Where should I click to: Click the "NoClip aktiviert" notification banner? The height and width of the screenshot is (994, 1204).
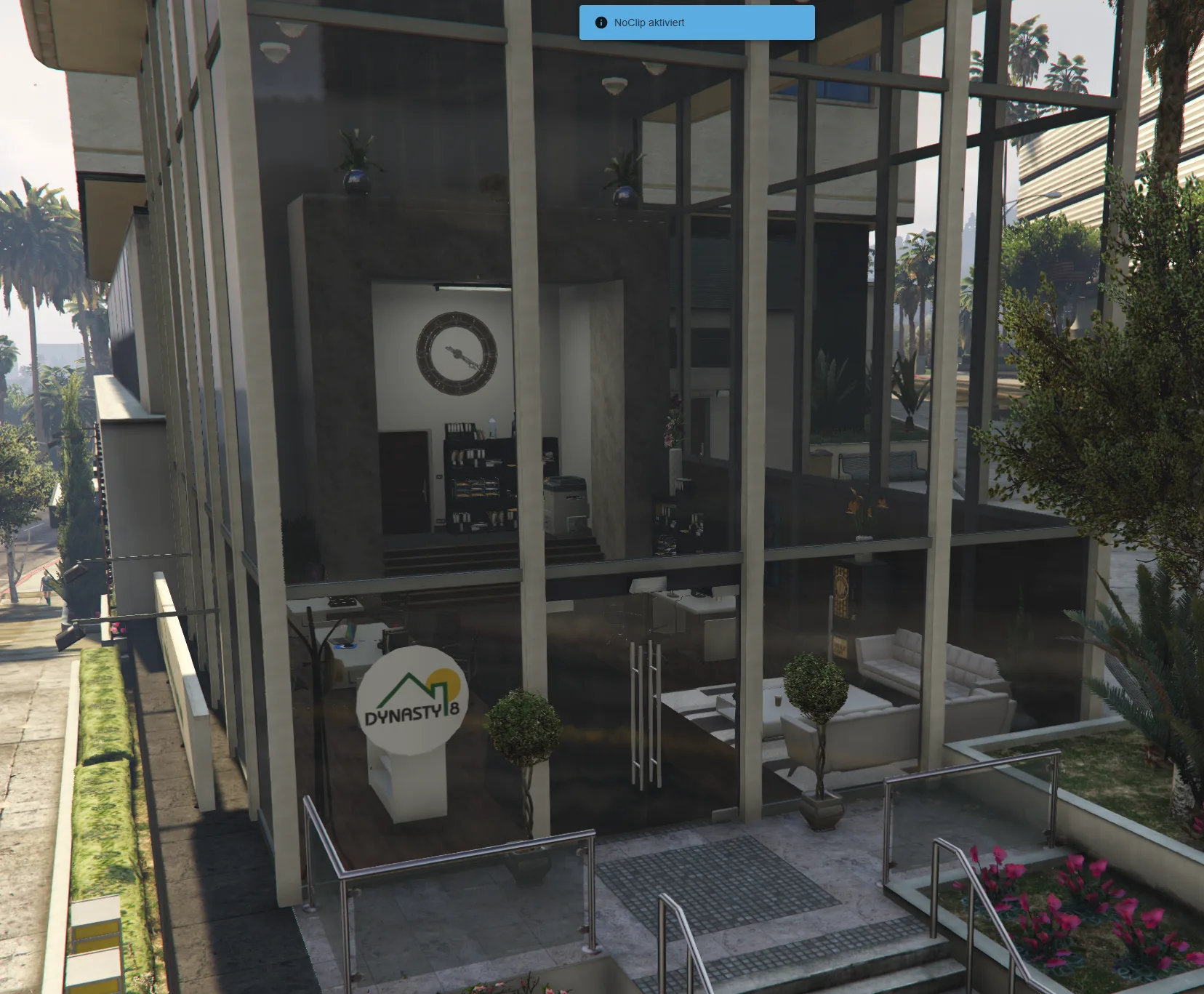pos(697,23)
